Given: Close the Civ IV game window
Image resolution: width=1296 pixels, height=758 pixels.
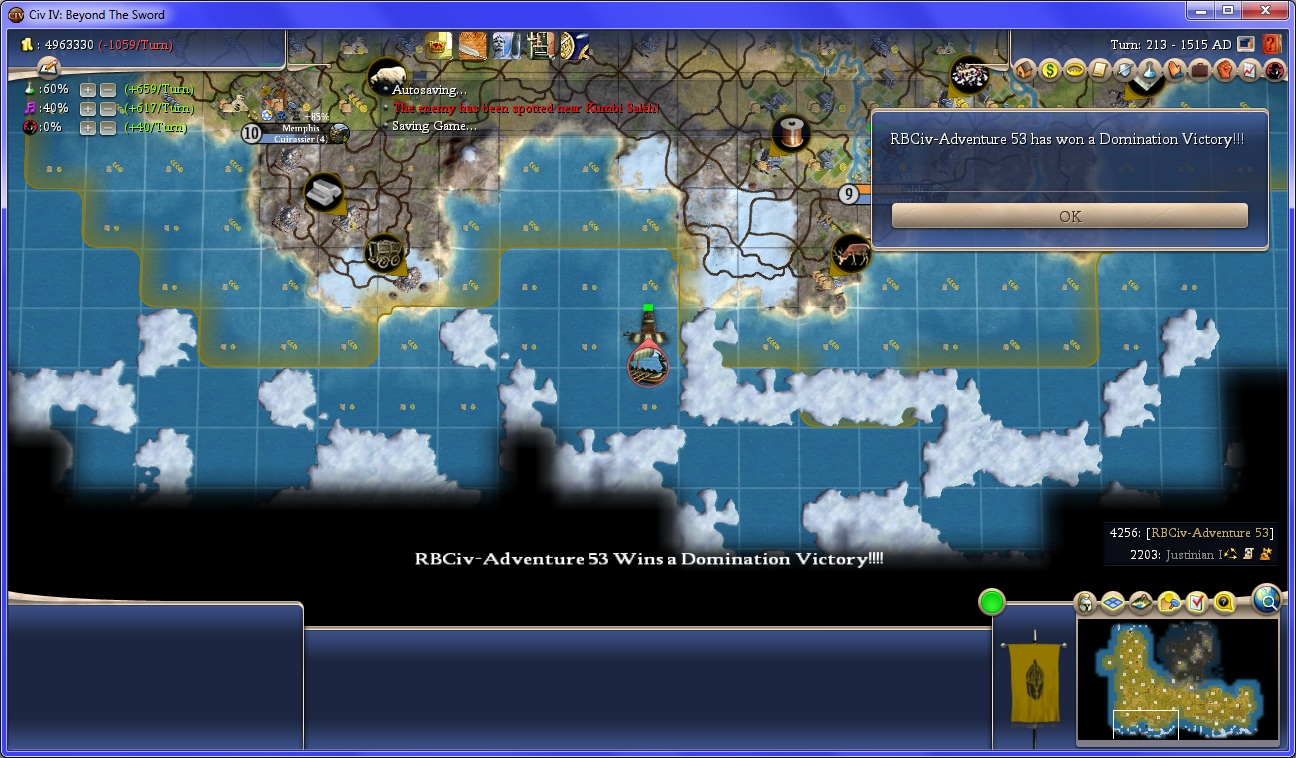Looking at the screenshot, I should pyautogui.click(x=1265, y=11).
